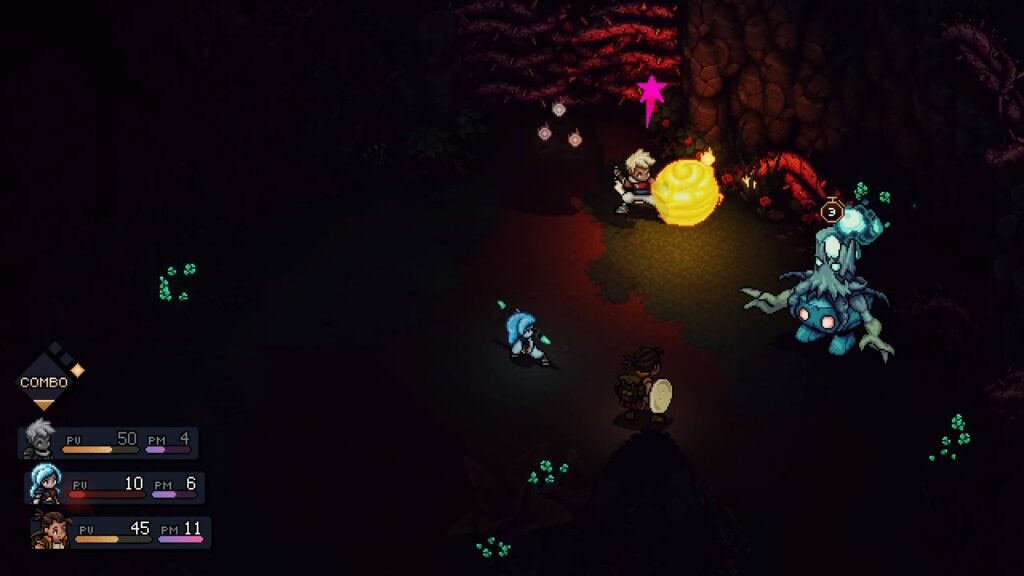Select the grey-haired party member portrait
Image resolution: width=1024 pixels, height=576 pixels.
point(40,439)
